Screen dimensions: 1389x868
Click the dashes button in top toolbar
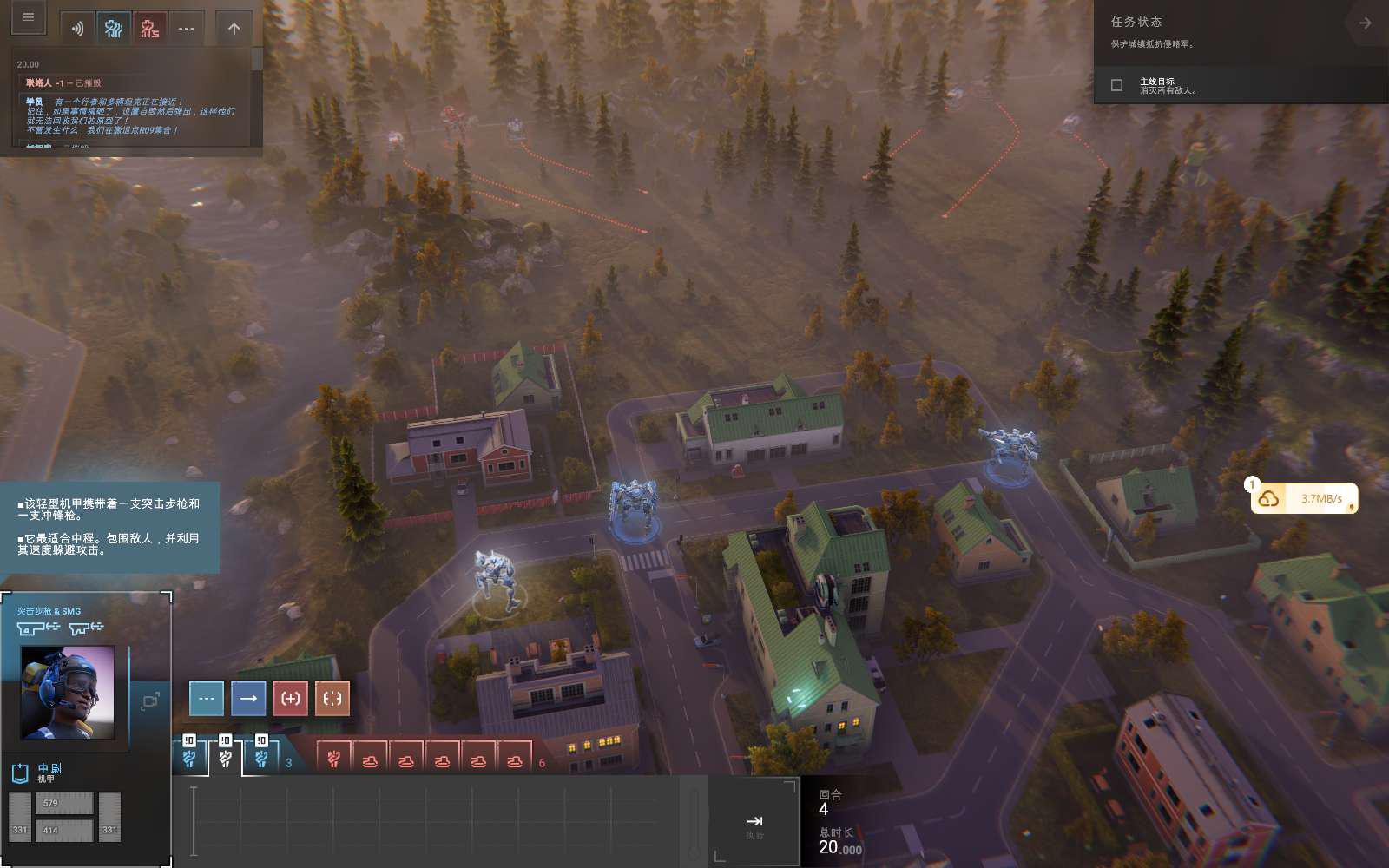coord(187,29)
